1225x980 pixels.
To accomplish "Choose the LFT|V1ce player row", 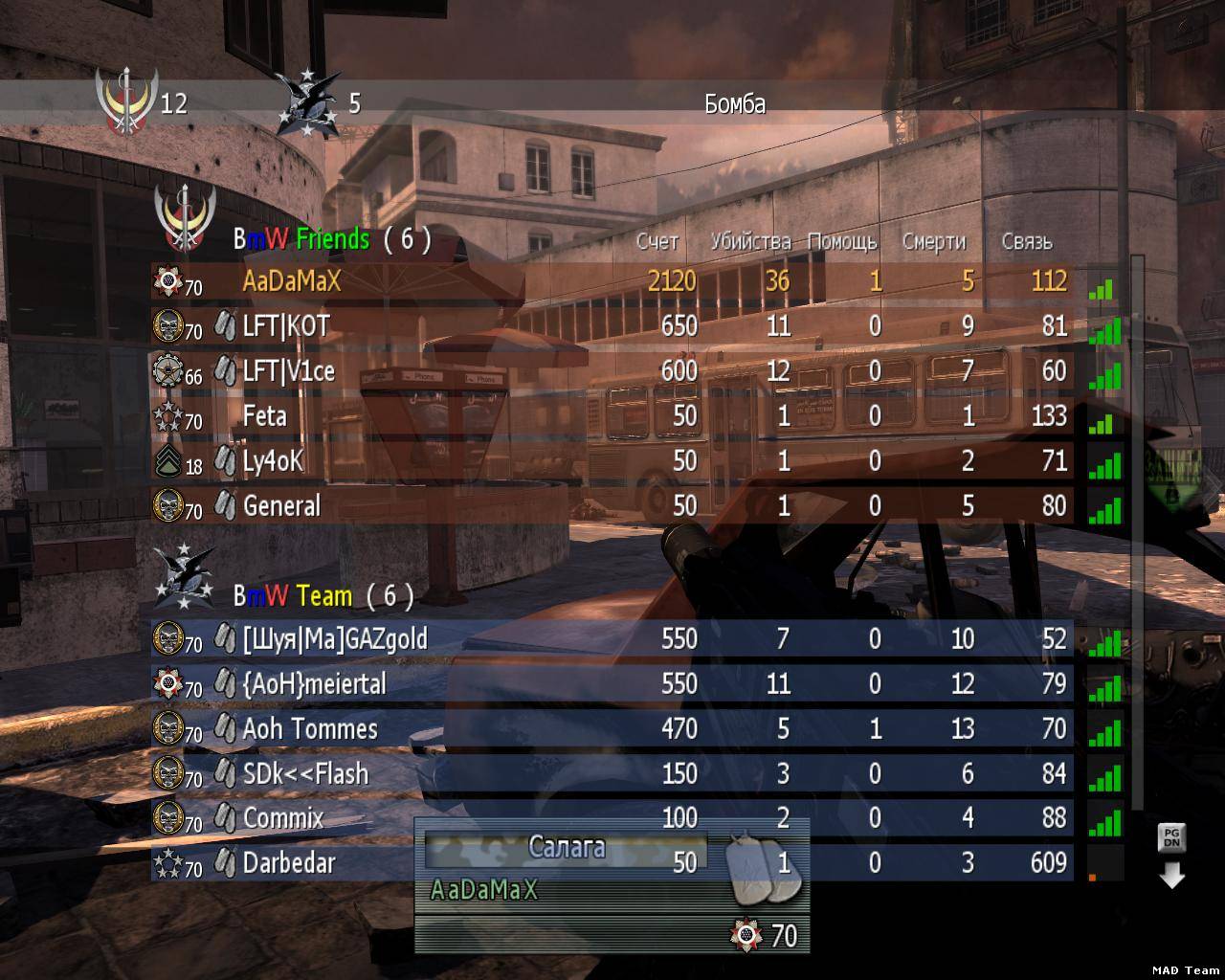I will (612, 370).
